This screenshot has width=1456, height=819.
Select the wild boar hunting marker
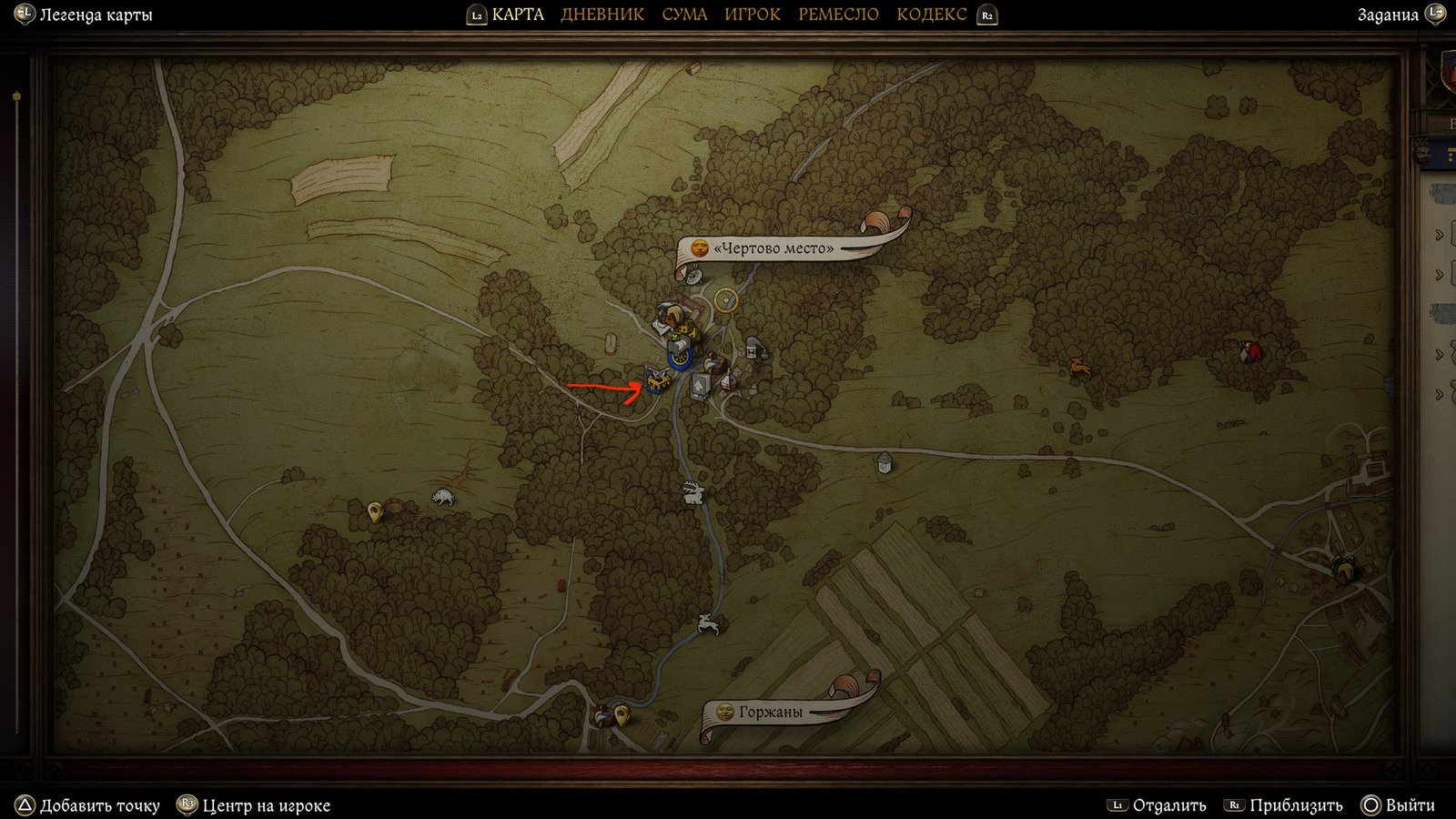[x=443, y=497]
